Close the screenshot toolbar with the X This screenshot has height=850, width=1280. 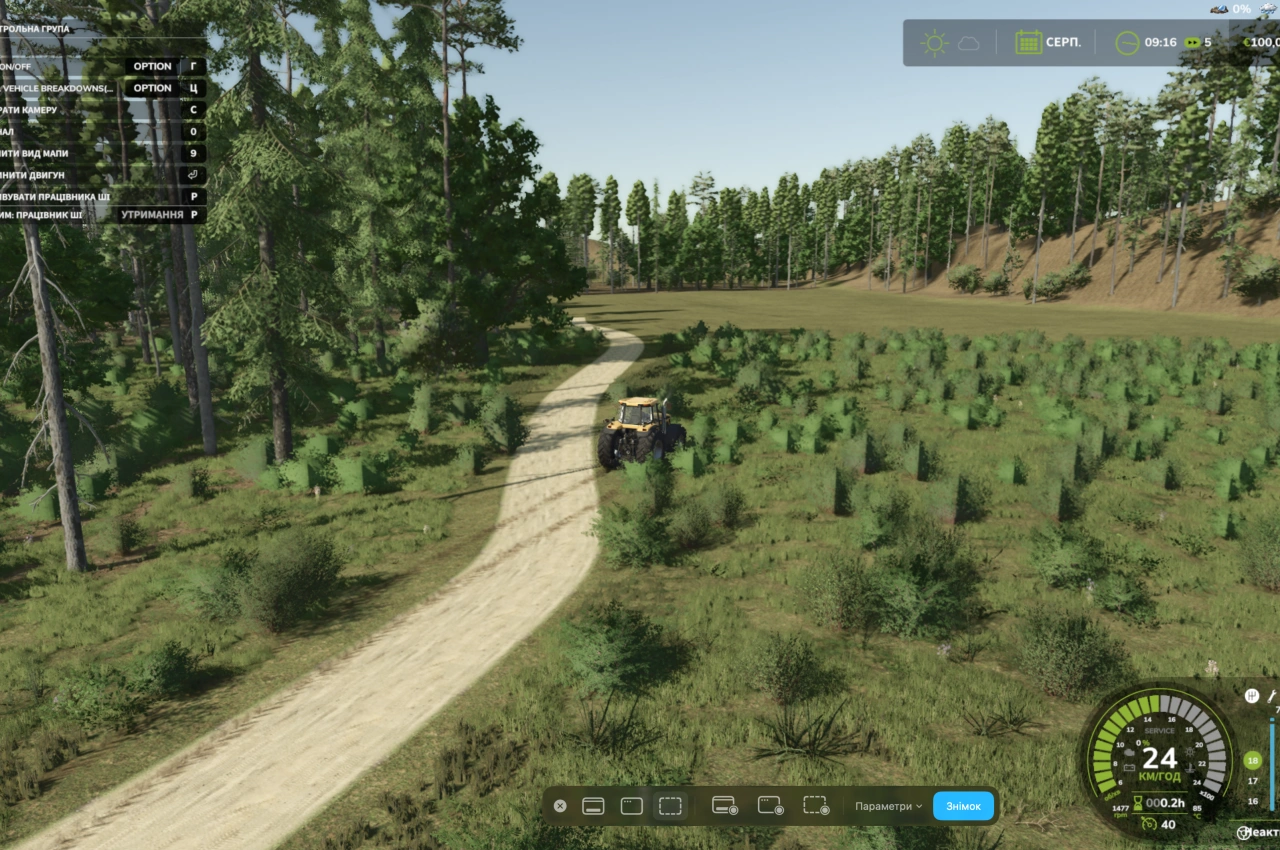(560, 806)
